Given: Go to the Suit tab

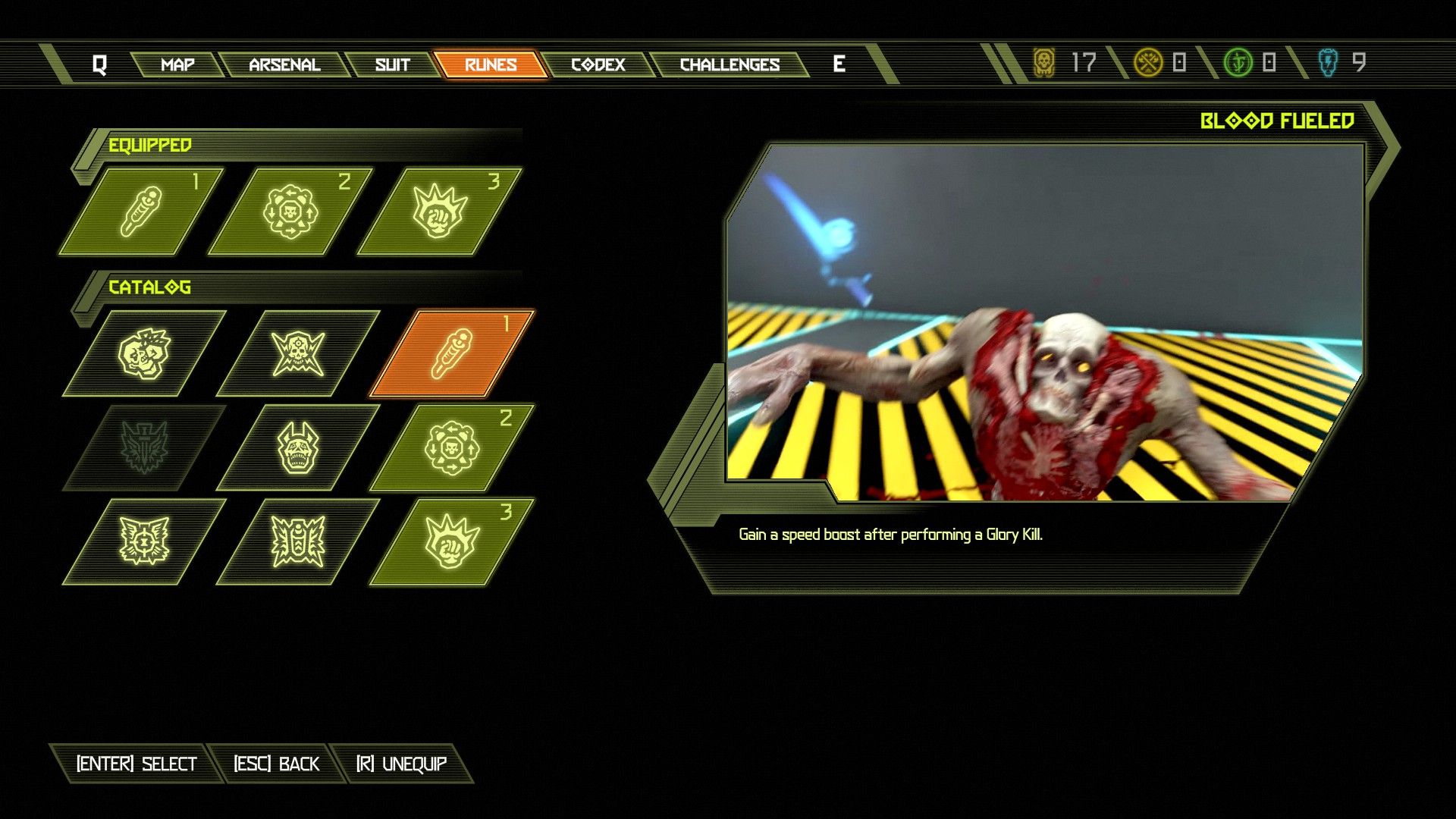Looking at the screenshot, I should 392,64.
